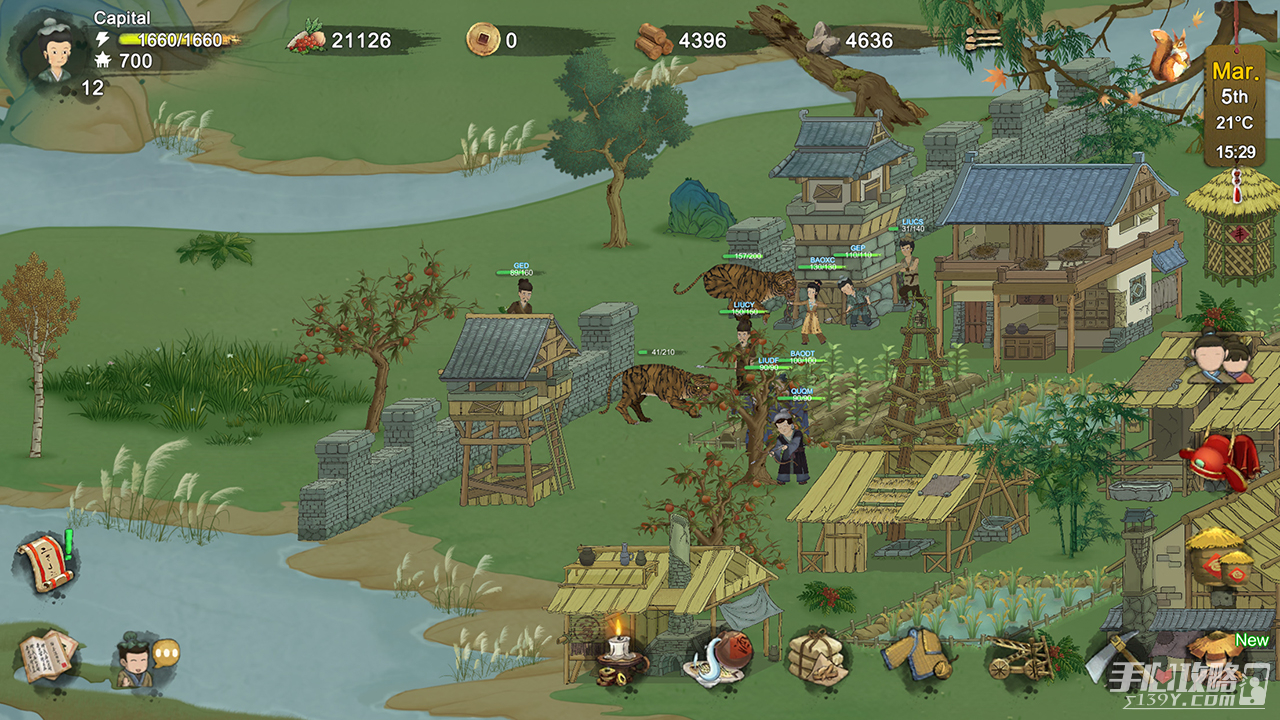Image resolution: width=1280 pixels, height=720 pixels.
Task: Open the tied cloth bundle icon
Action: [816, 658]
